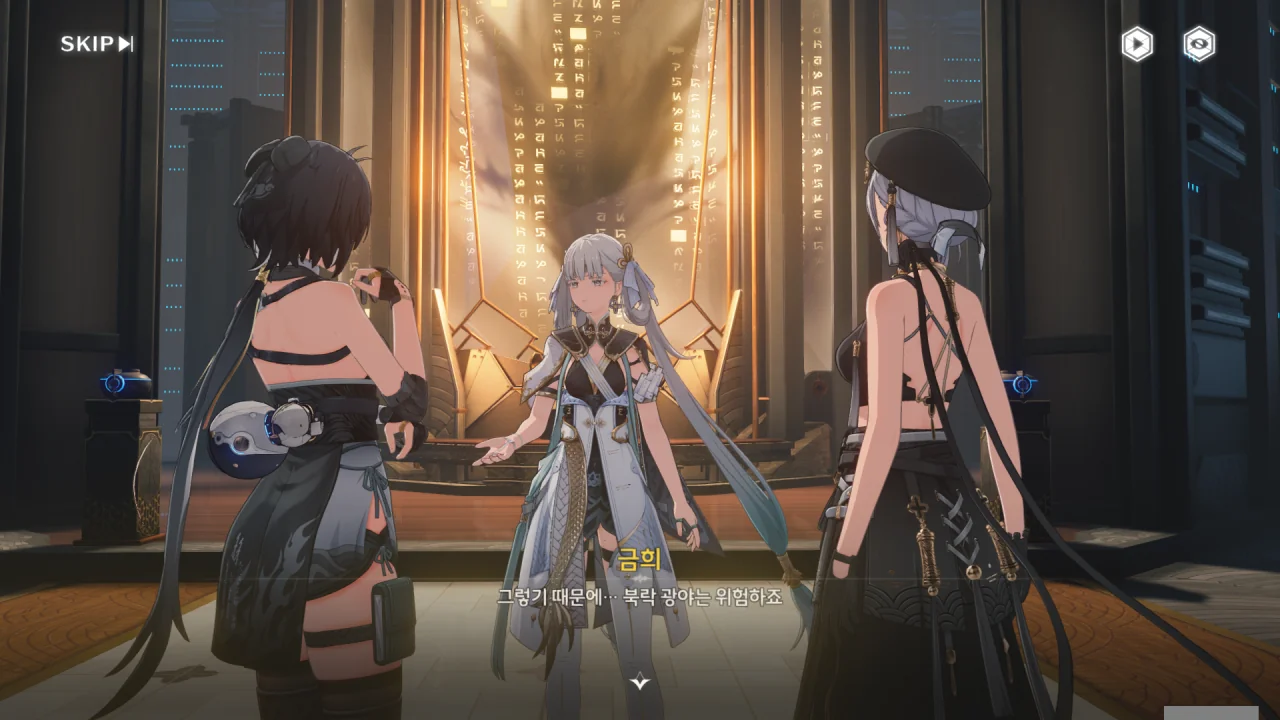Hide the dialogue interface with eye icon
Image resolution: width=1280 pixels, height=720 pixels.
coord(1199,44)
